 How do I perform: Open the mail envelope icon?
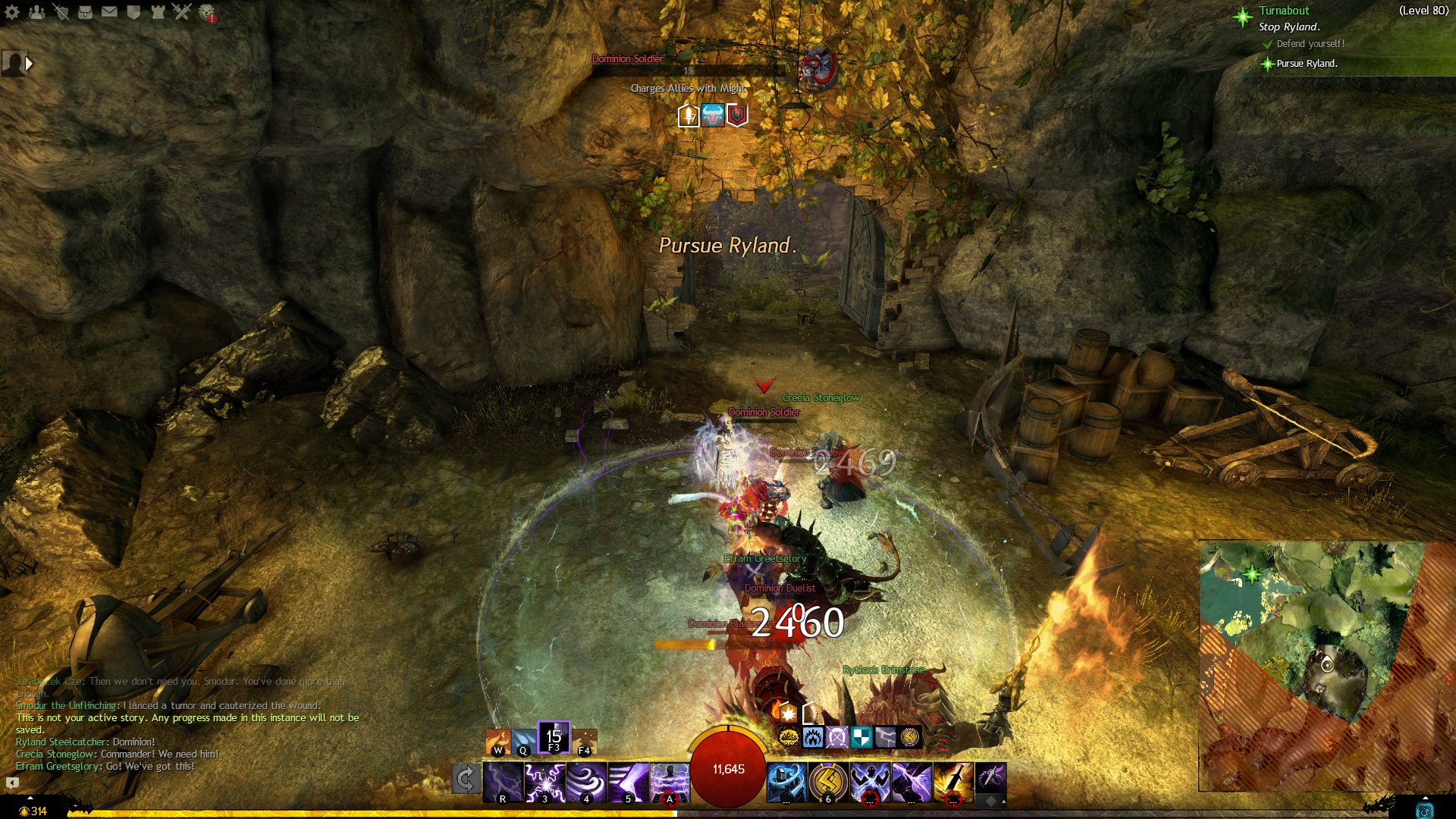109,12
